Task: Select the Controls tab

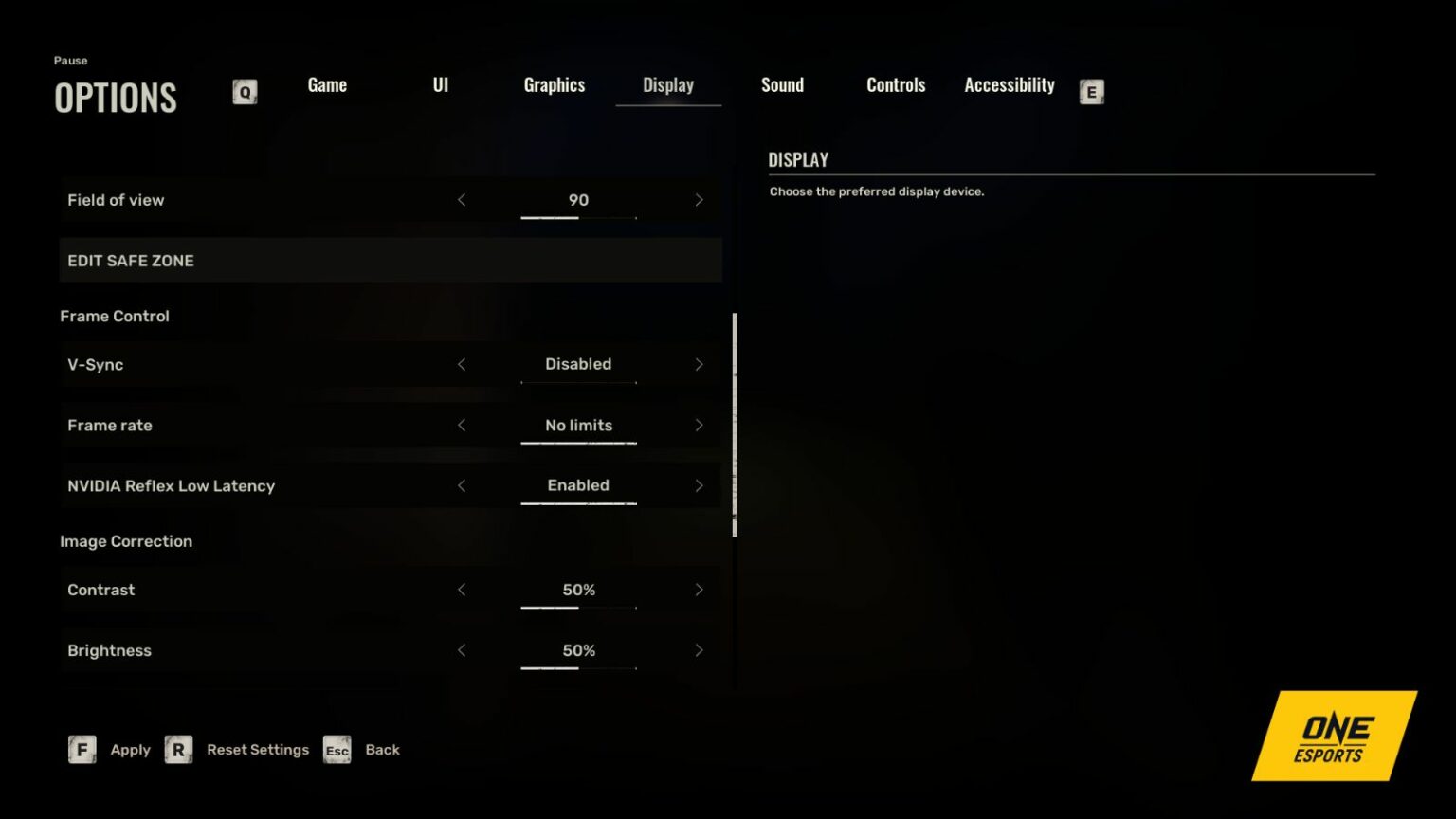Action: click(895, 84)
